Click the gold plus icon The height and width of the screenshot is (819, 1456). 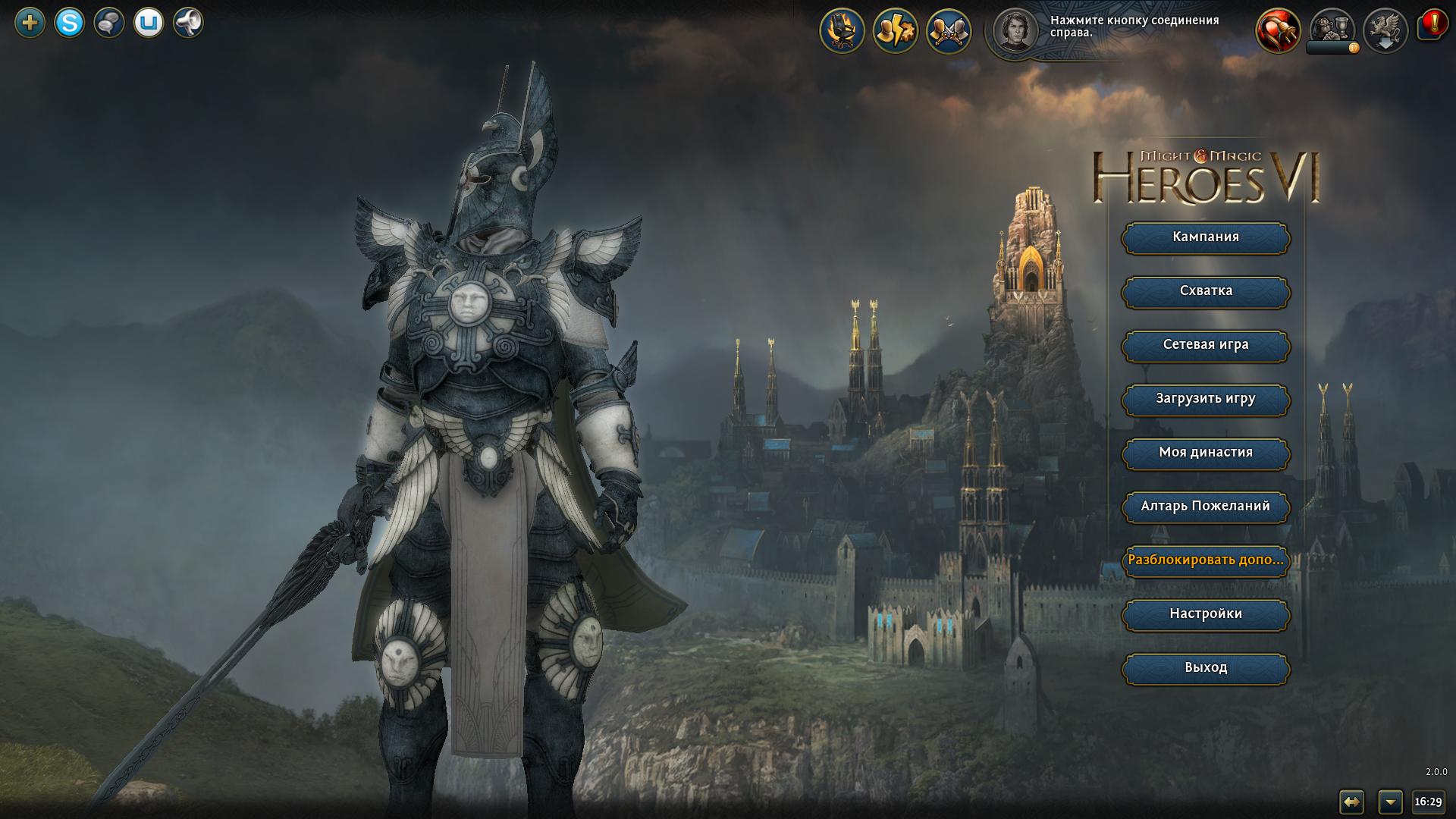point(30,23)
